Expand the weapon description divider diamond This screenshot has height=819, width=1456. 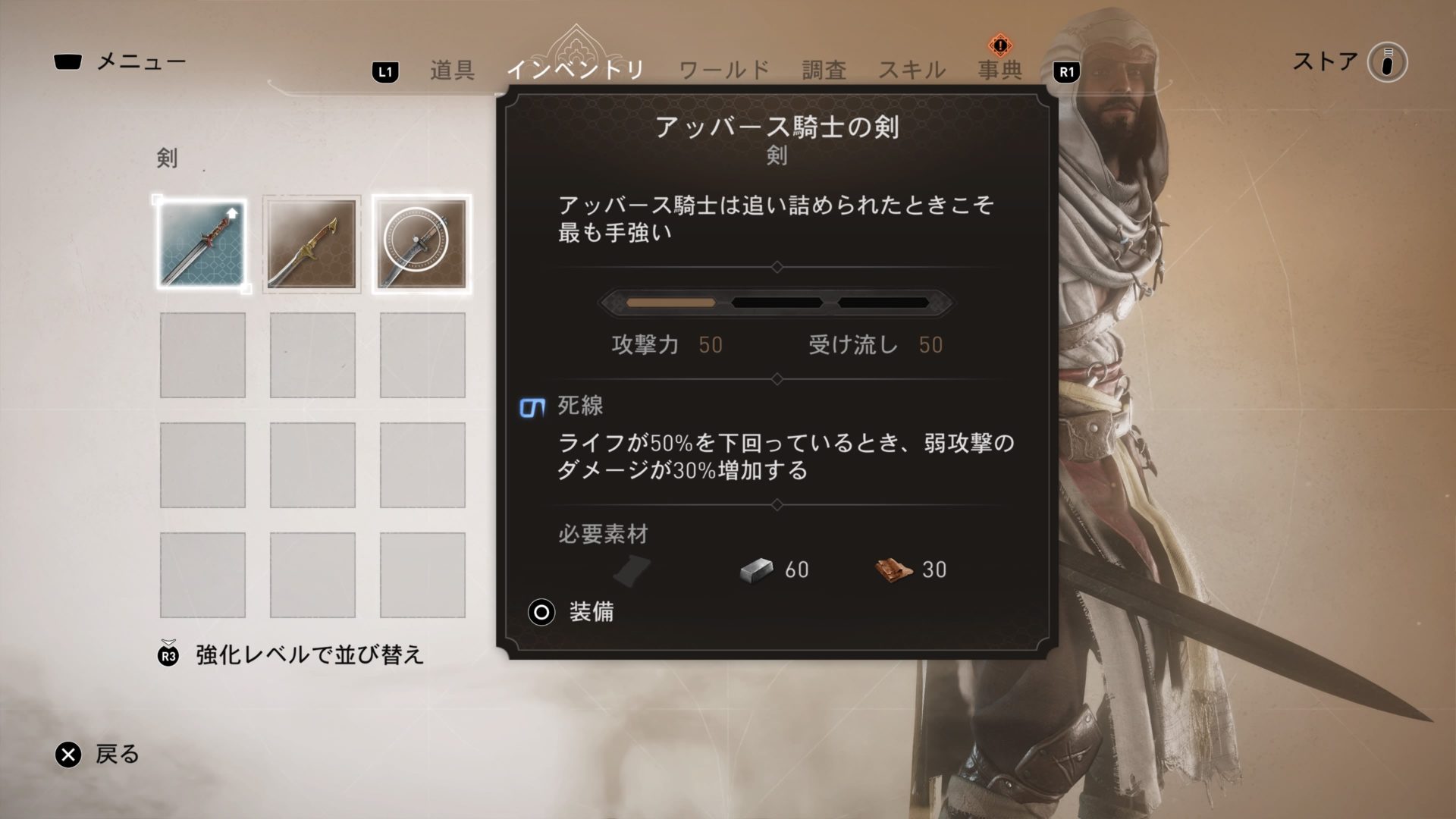tap(778, 267)
